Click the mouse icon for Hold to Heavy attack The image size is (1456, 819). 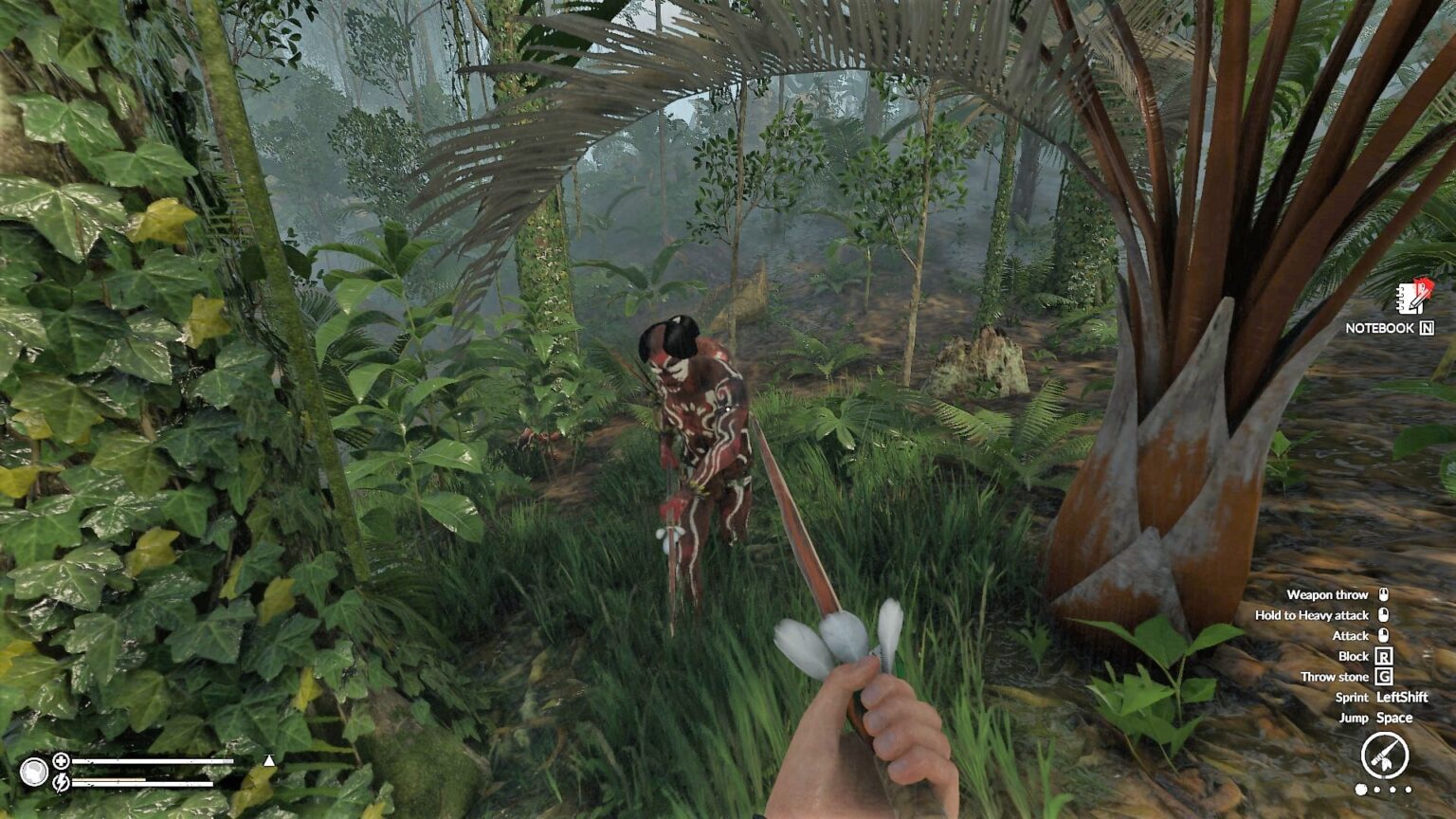1384,614
